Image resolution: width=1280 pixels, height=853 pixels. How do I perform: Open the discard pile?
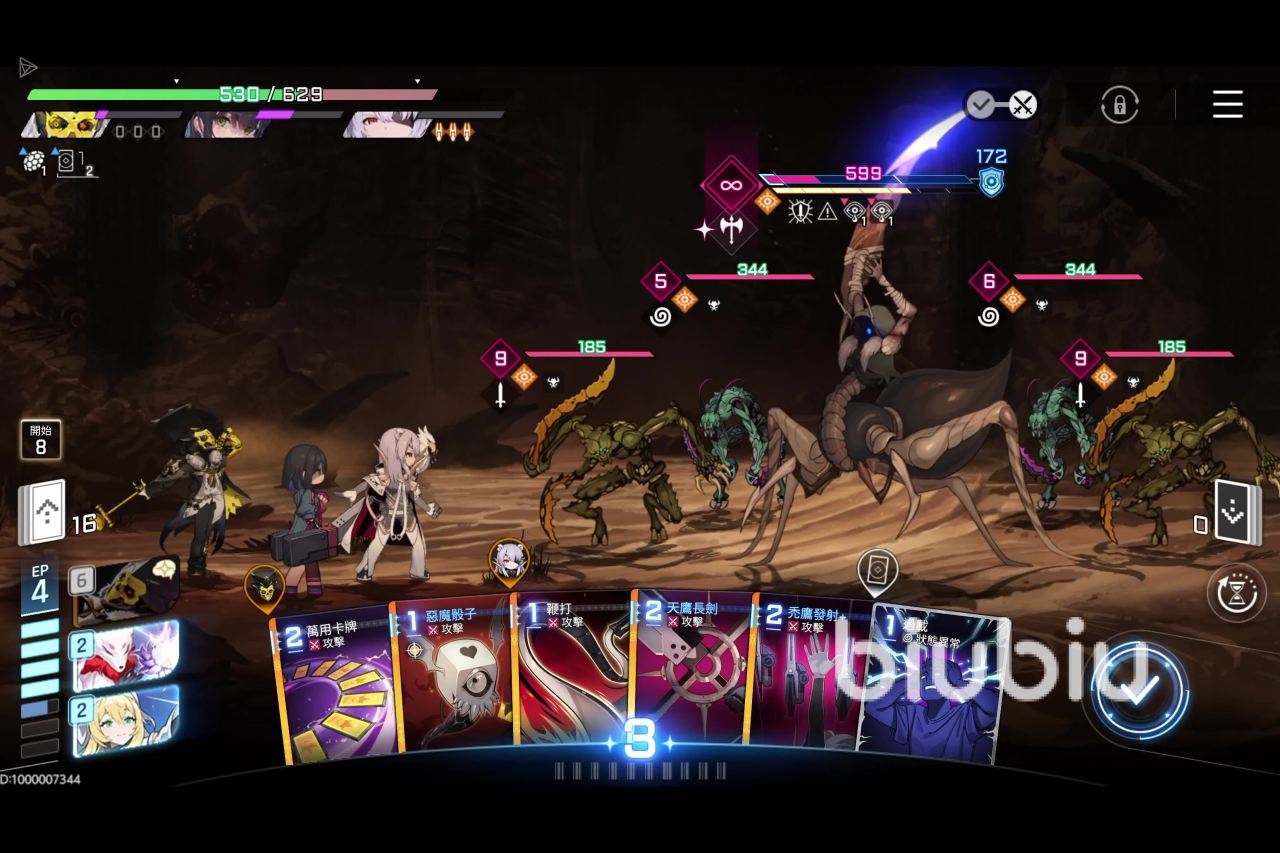(x=1237, y=513)
